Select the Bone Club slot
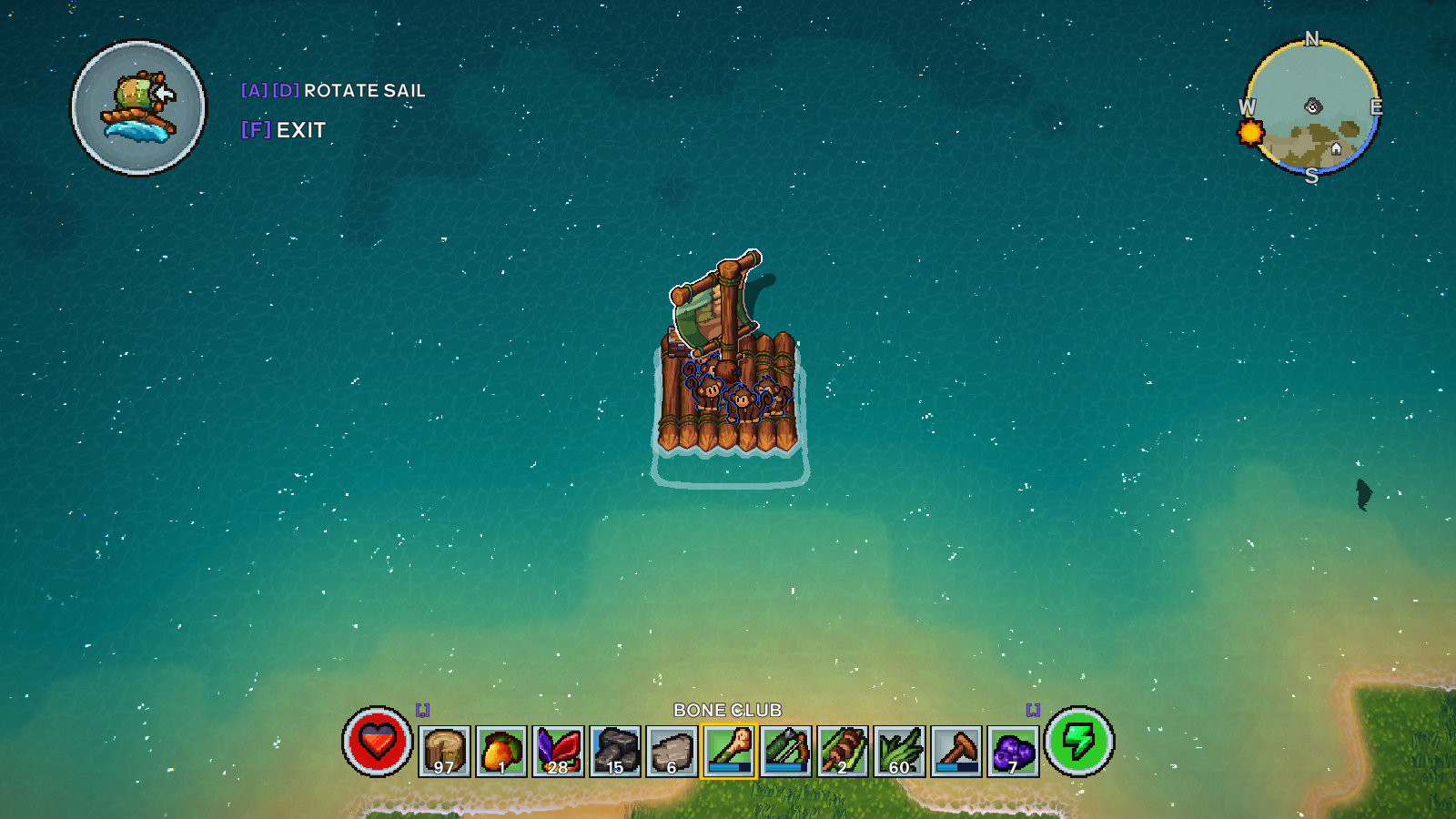Viewport: 1456px width, 819px height. click(x=728, y=752)
